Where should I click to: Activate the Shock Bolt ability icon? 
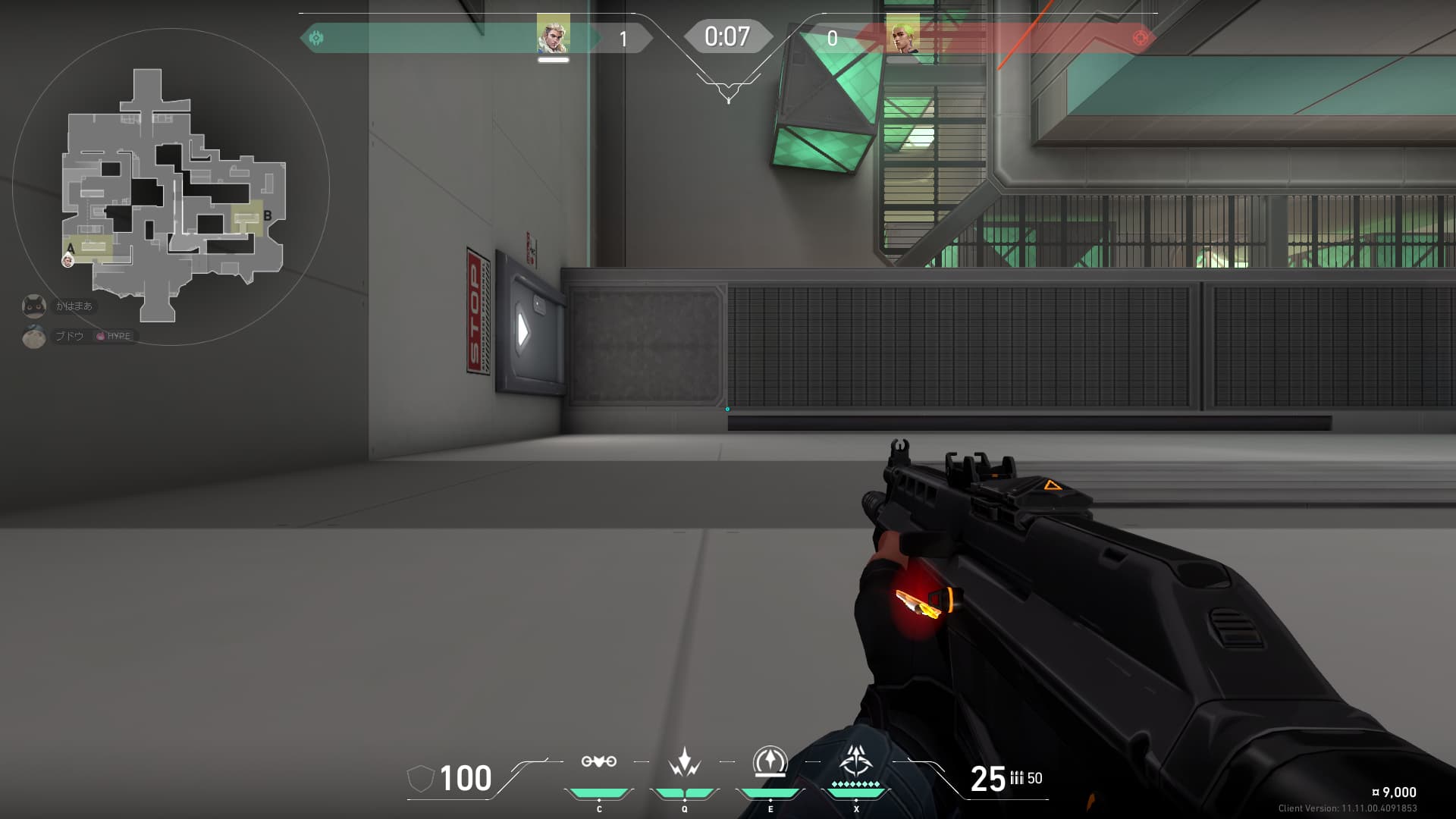[x=684, y=761]
